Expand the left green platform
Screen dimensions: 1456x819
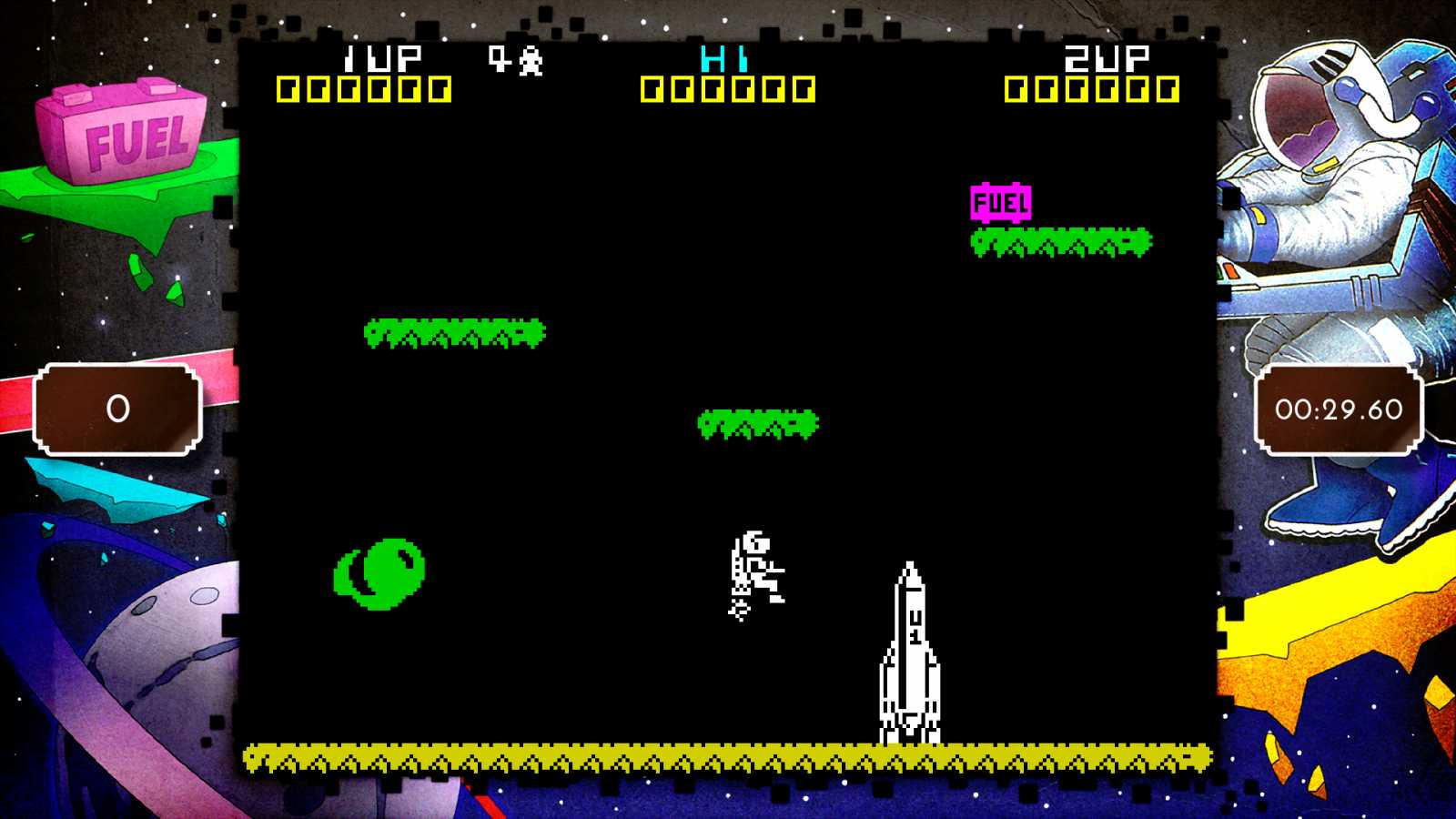(453, 333)
